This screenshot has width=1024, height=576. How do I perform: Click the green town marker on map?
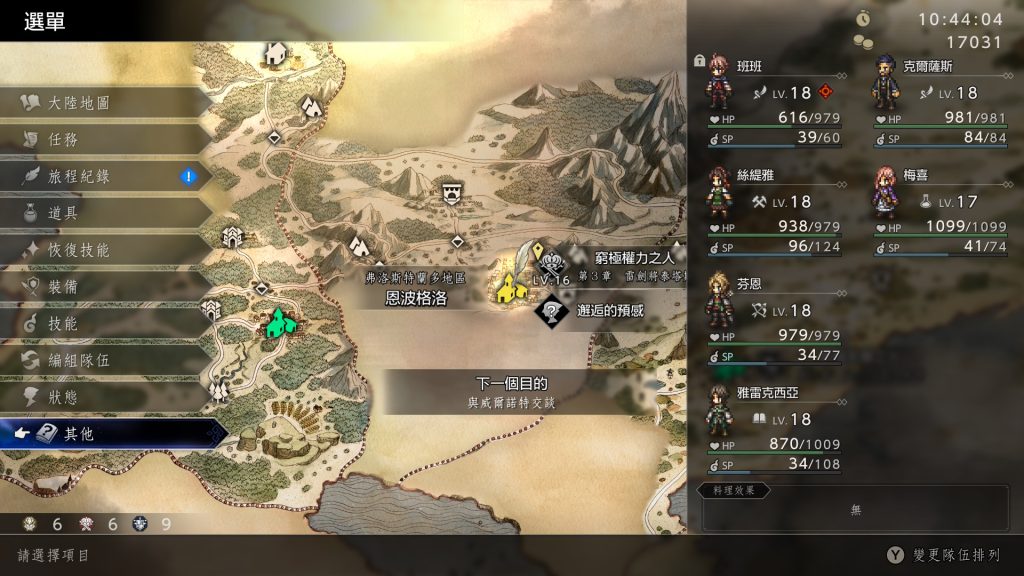coord(280,323)
